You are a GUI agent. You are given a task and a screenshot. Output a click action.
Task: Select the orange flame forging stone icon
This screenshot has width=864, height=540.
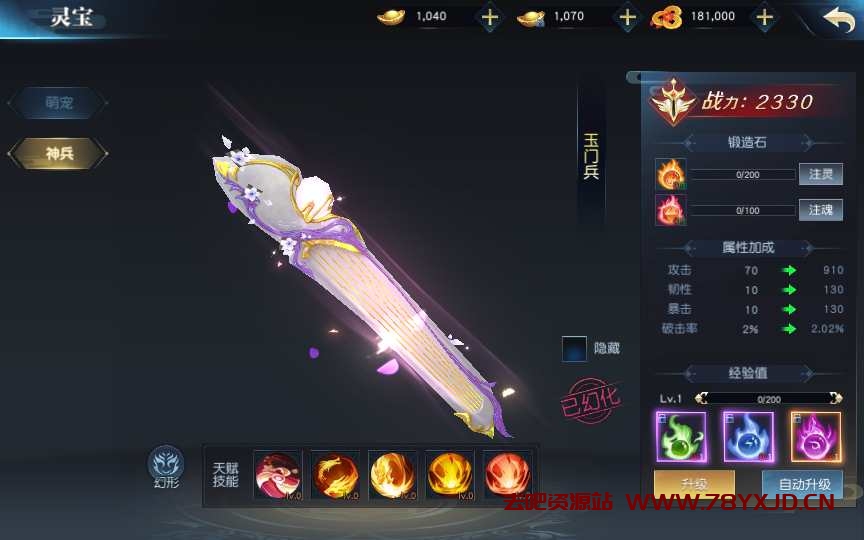(x=670, y=175)
